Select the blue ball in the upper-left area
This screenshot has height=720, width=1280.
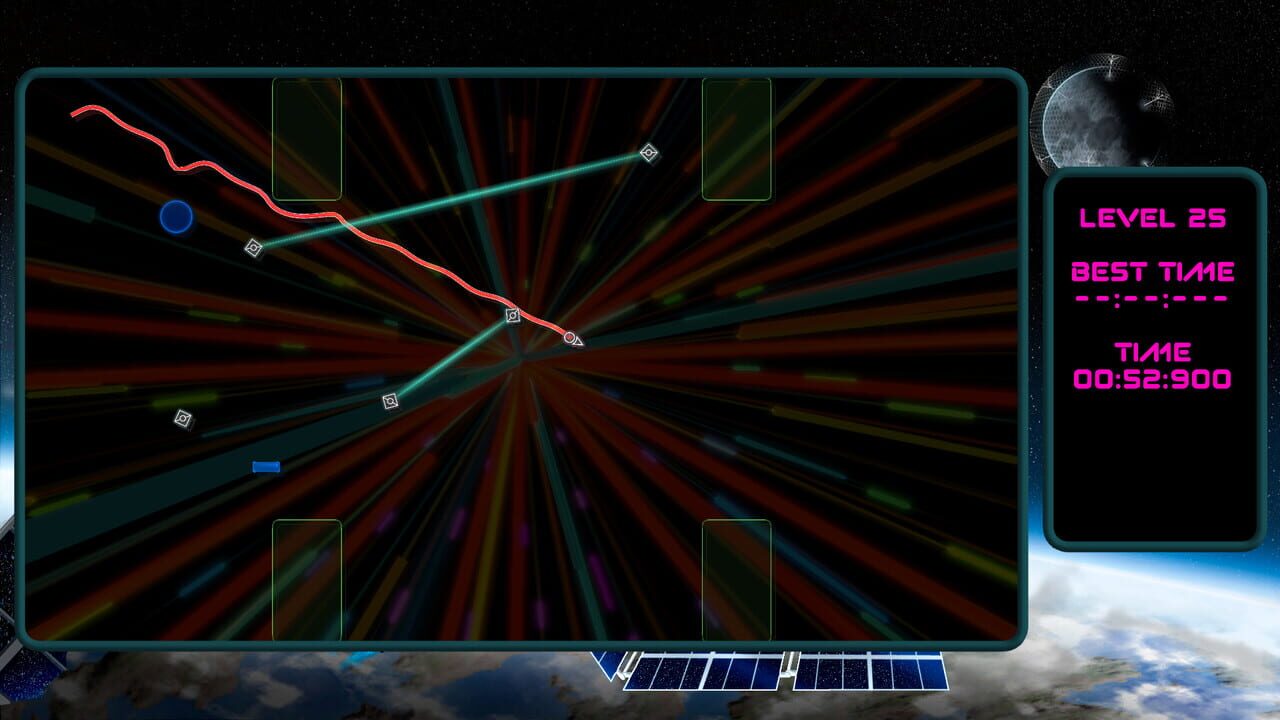point(176,216)
